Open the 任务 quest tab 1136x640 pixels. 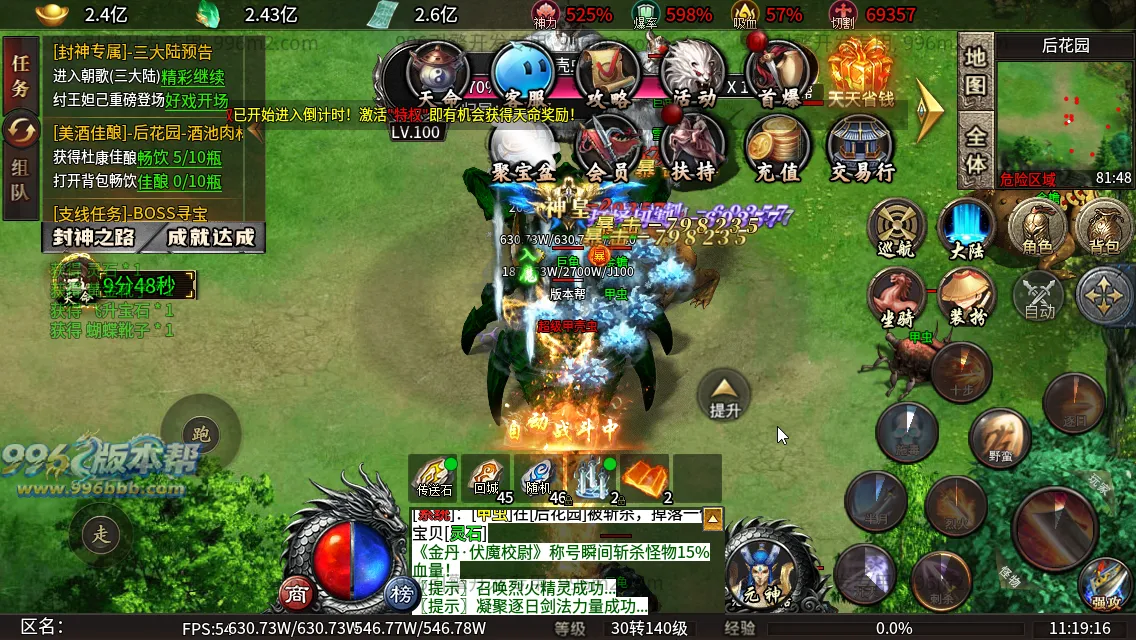(20, 75)
